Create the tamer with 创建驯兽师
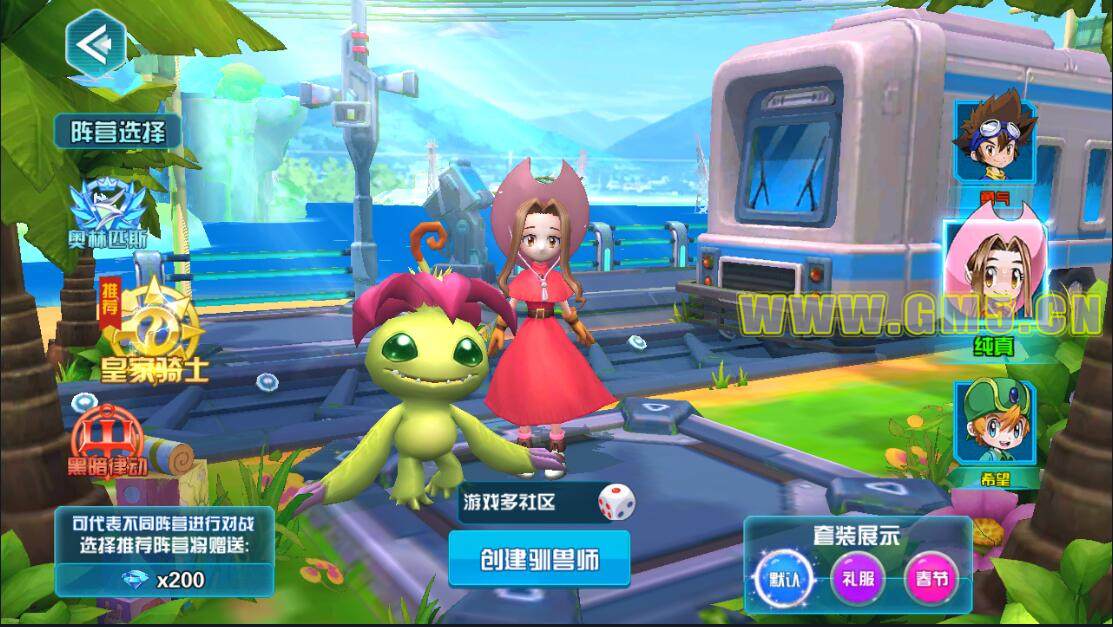The width and height of the screenshot is (1113, 627). tap(539, 559)
